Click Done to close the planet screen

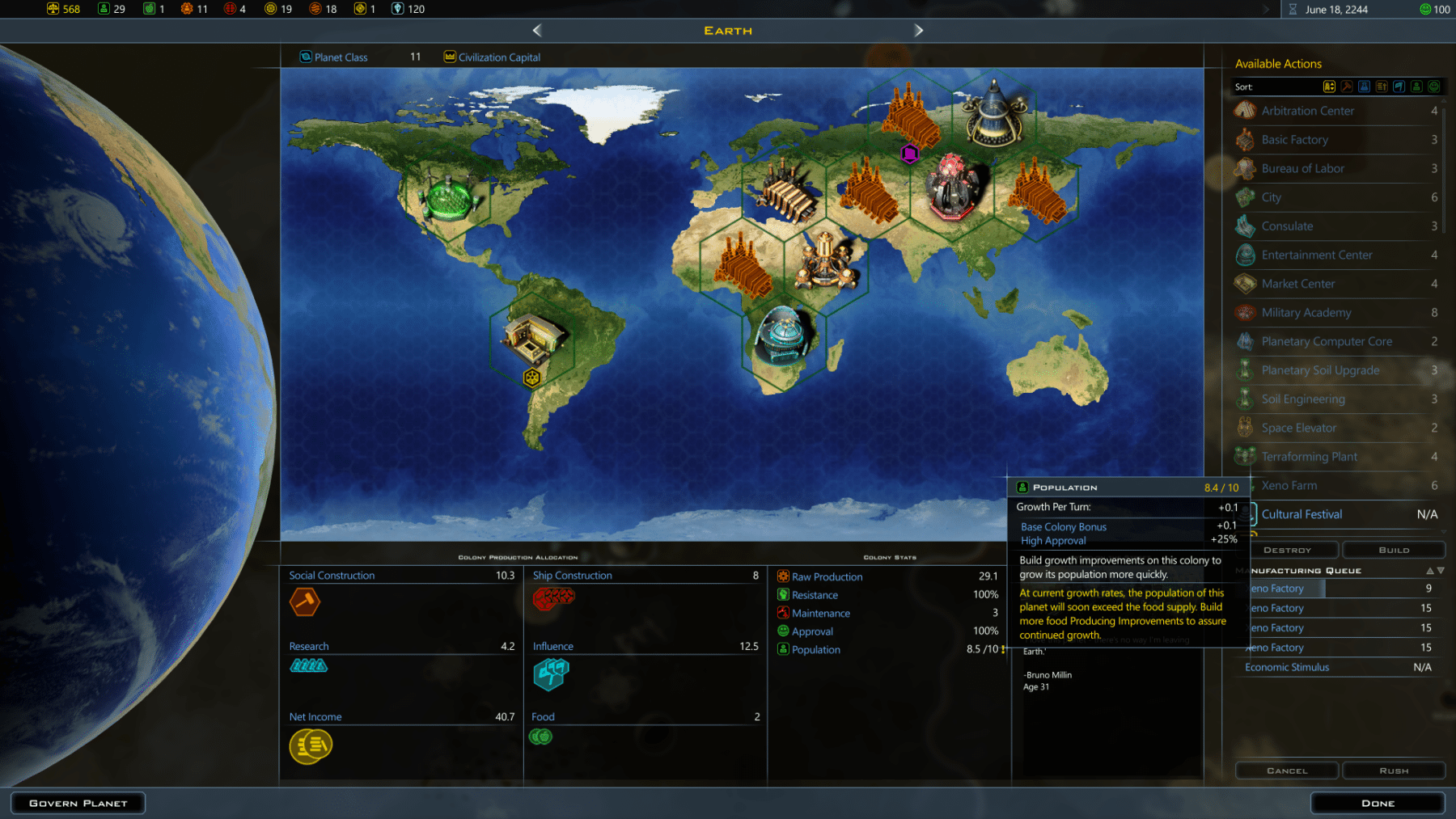point(1378,803)
